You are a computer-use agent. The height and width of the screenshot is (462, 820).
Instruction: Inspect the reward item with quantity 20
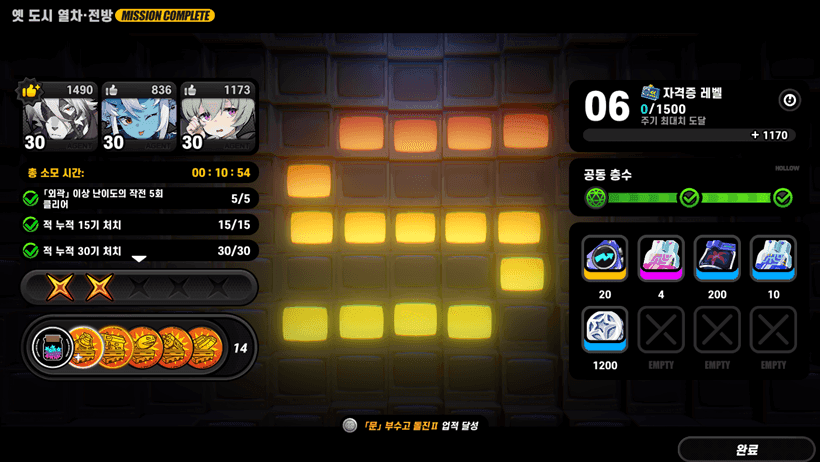coord(604,259)
